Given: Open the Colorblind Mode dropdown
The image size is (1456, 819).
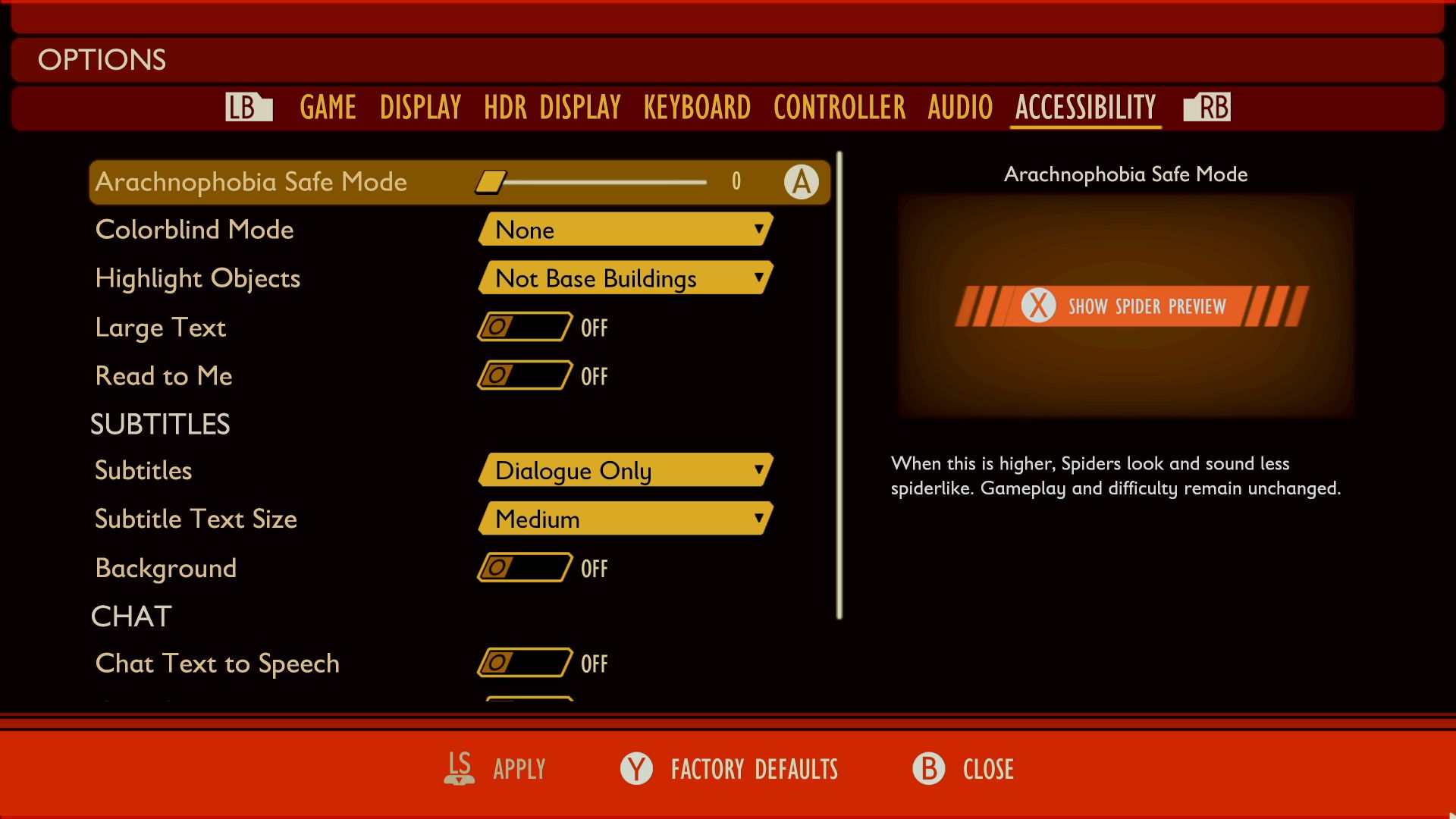Looking at the screenshot, I should point(626,229).
